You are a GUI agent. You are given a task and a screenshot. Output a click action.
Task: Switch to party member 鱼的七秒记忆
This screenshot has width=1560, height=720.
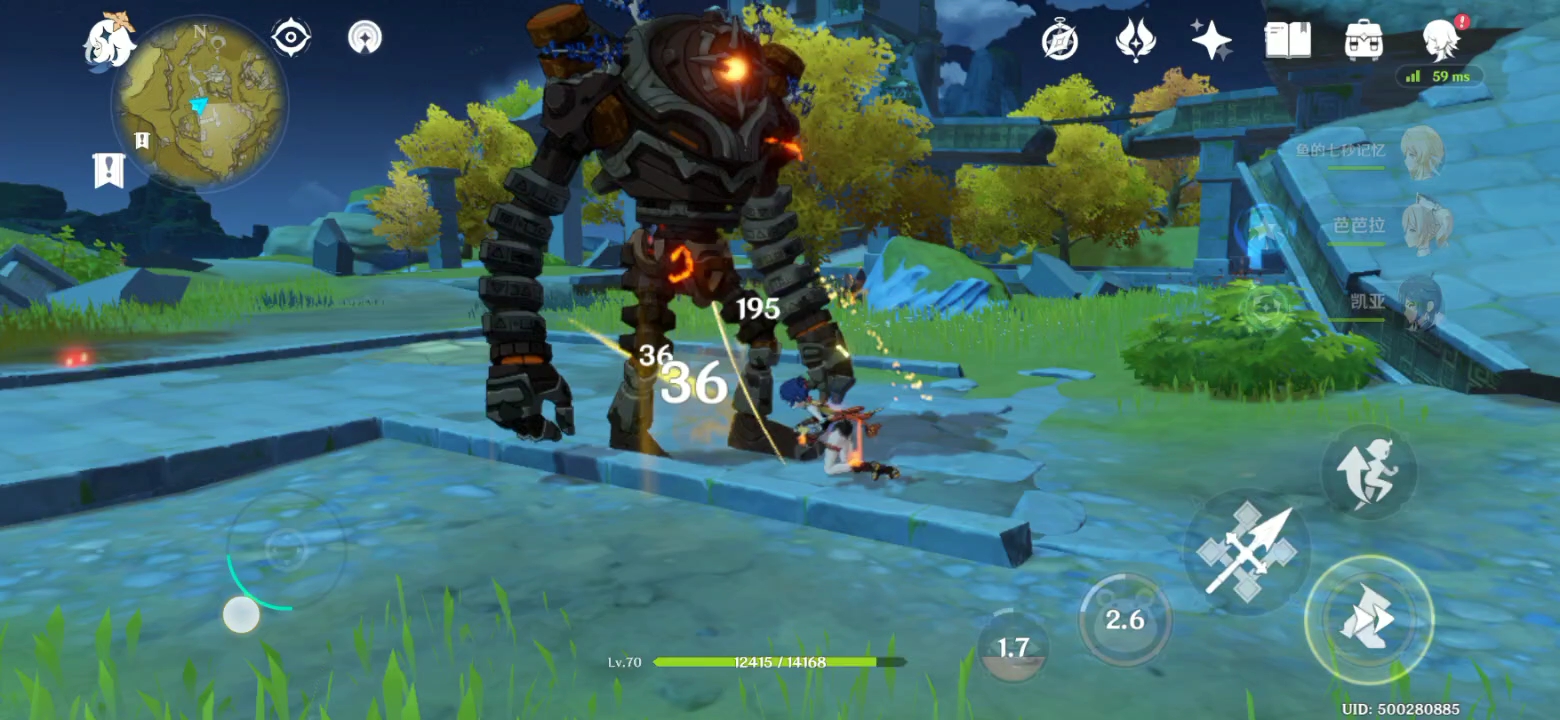[1420, 153]
